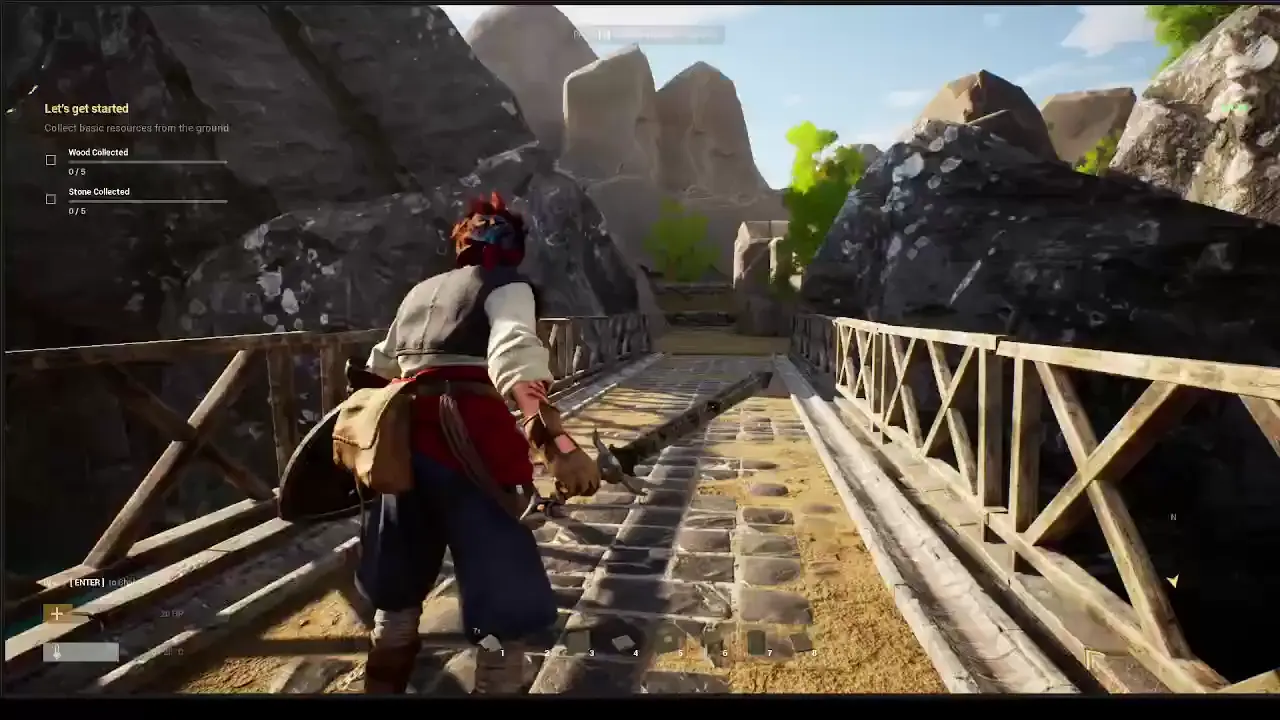Click the temperature readout near the thermometer
This screenshot has height=720, width=1280.
click(x=169, y=651)
